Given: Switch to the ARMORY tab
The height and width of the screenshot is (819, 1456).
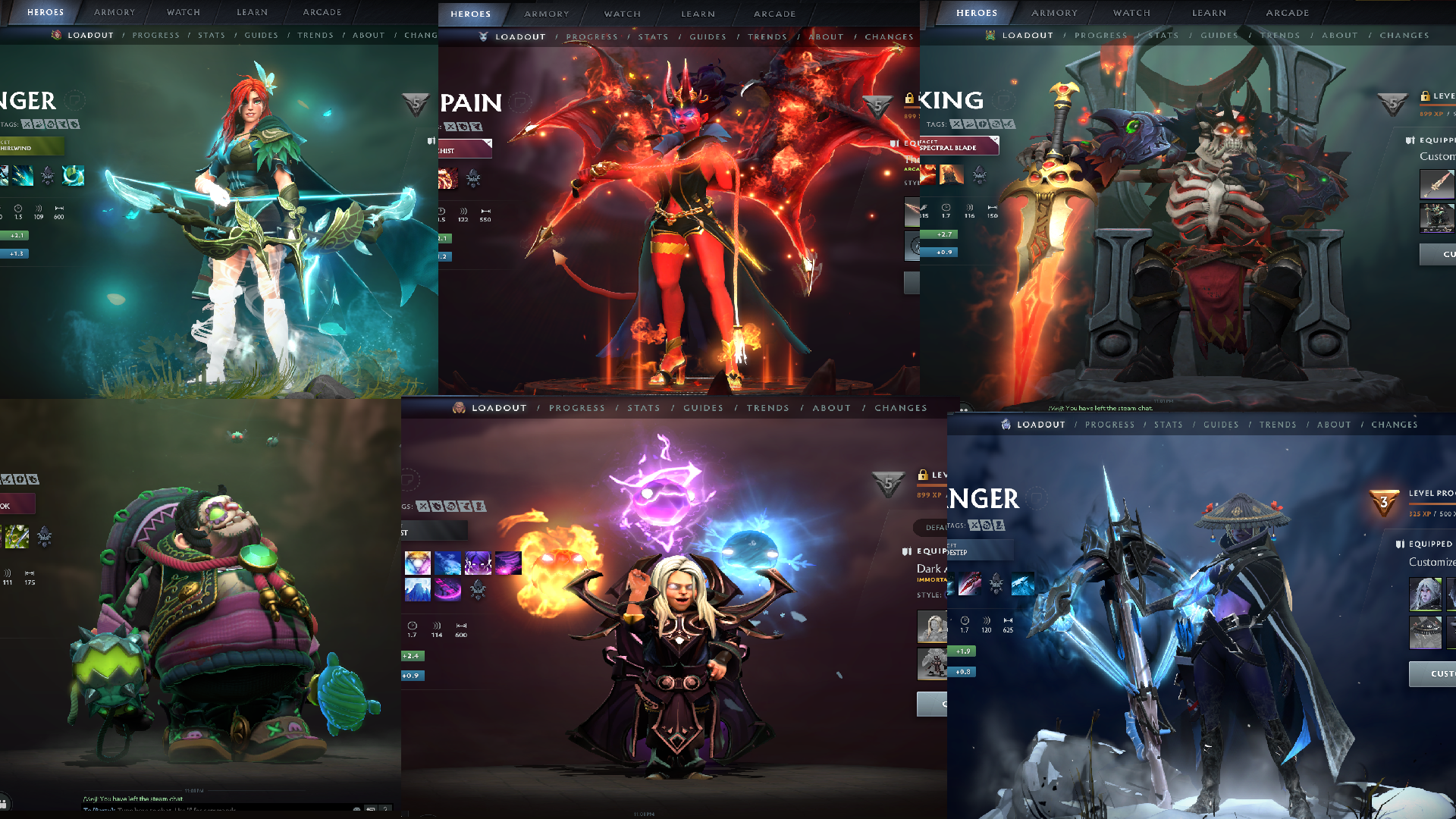Looking at the screenshot, I should coord(114,12).
